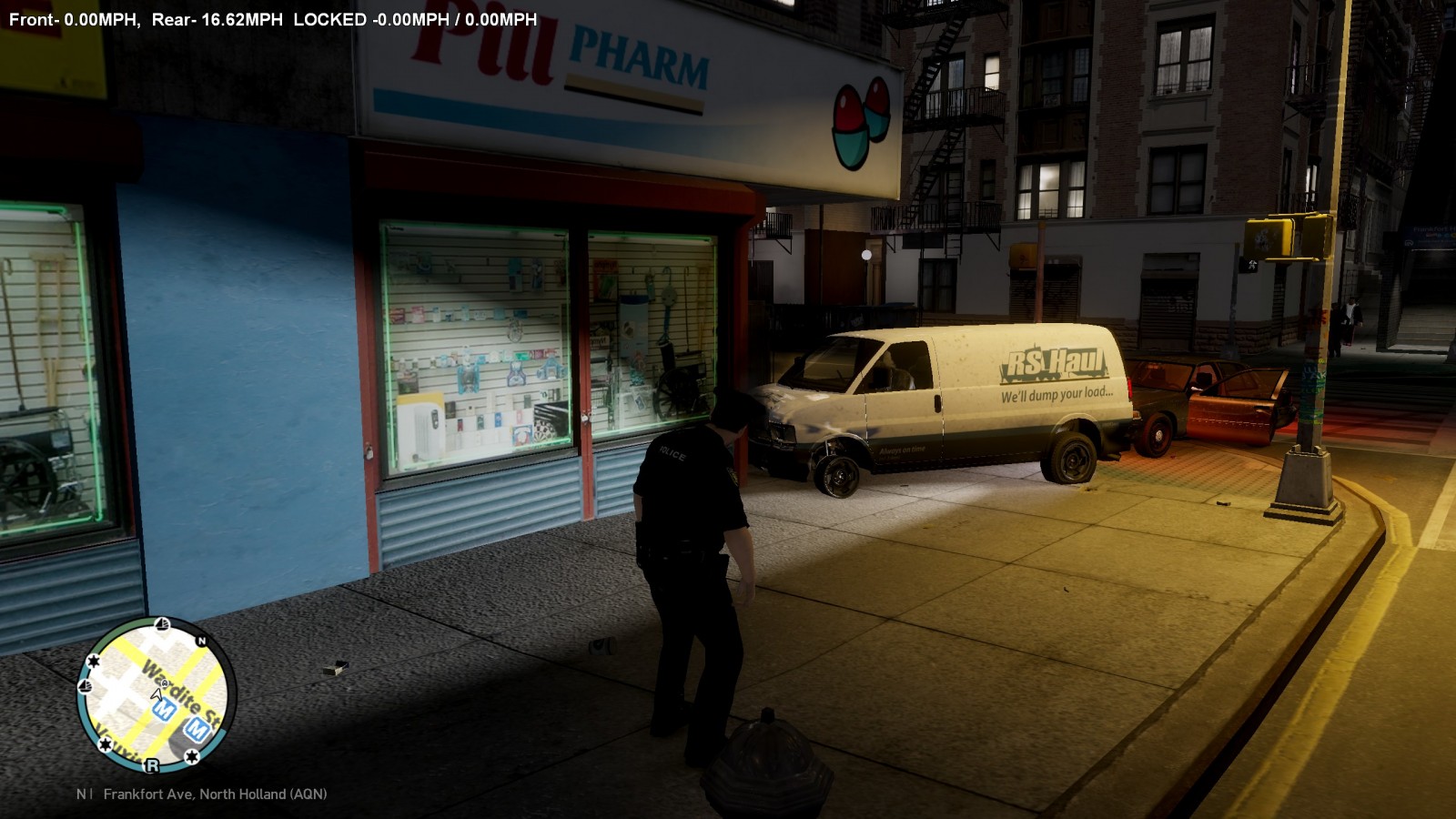Screen dimensions: 1456x819
Task: Select the north N compass marker
Action: (x=202, y=641)
